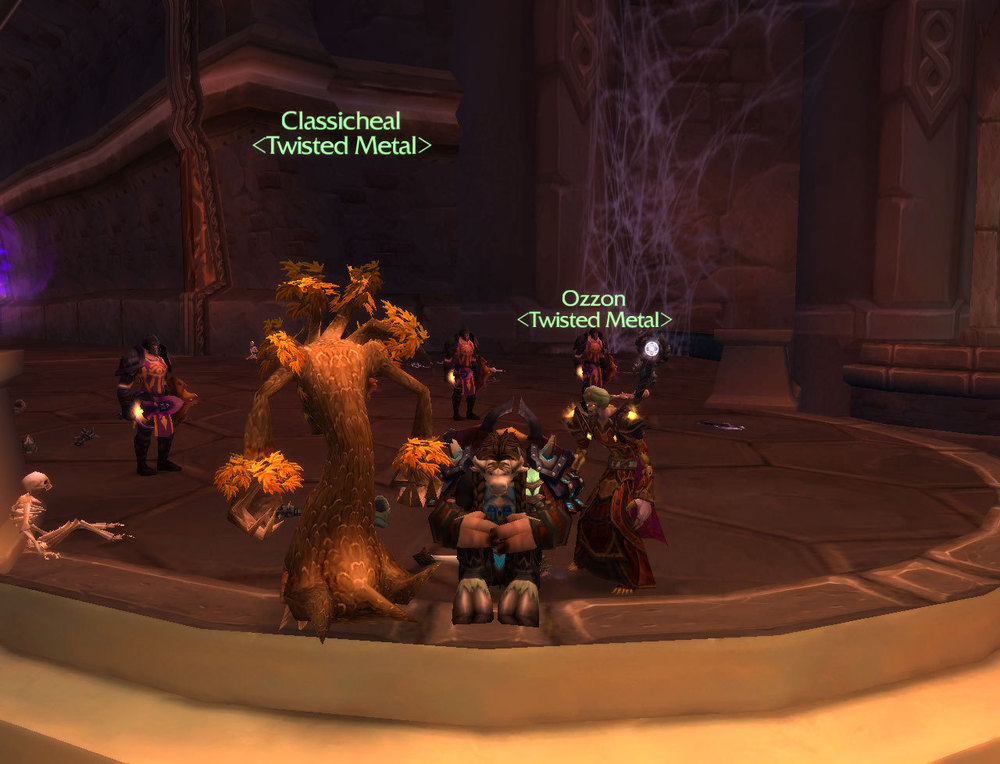Select the Classicheal player name label
Viewport: 1000px width, 764px height.
point(340,121)
